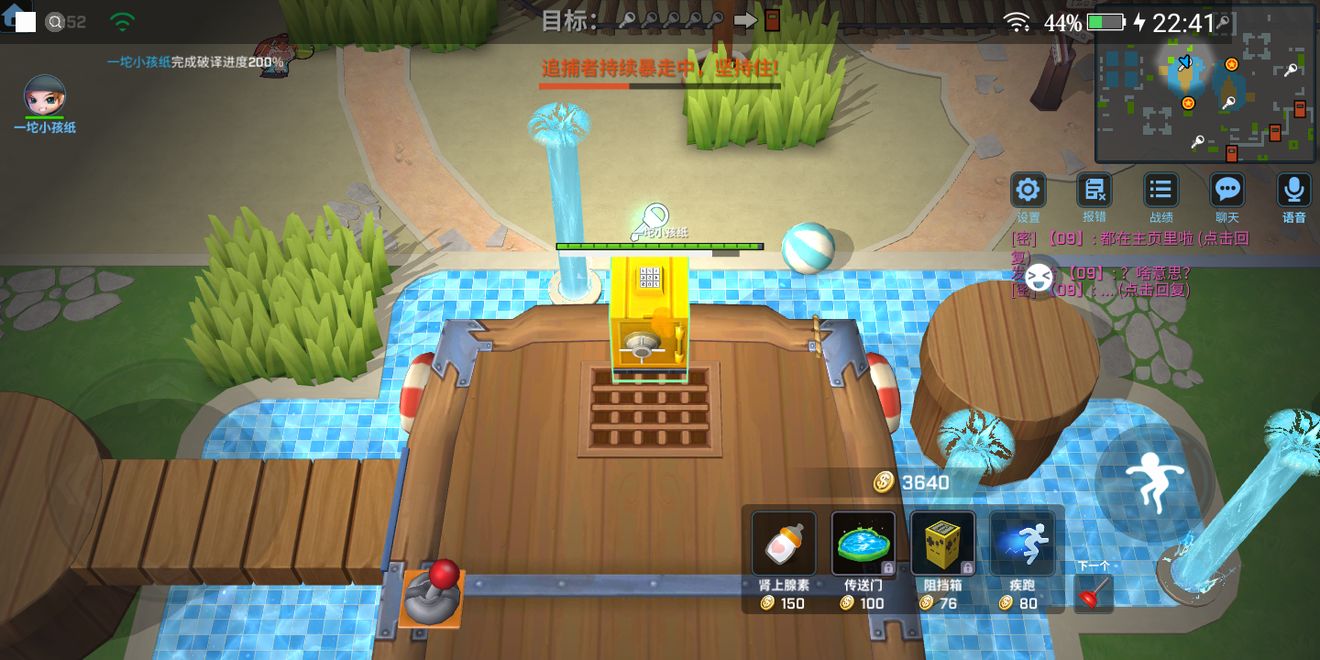Image resolution: width=1320 pixels, height=660 pixels.
Task: Reply to the first private chat message
Action: [x=1130, y=239]
